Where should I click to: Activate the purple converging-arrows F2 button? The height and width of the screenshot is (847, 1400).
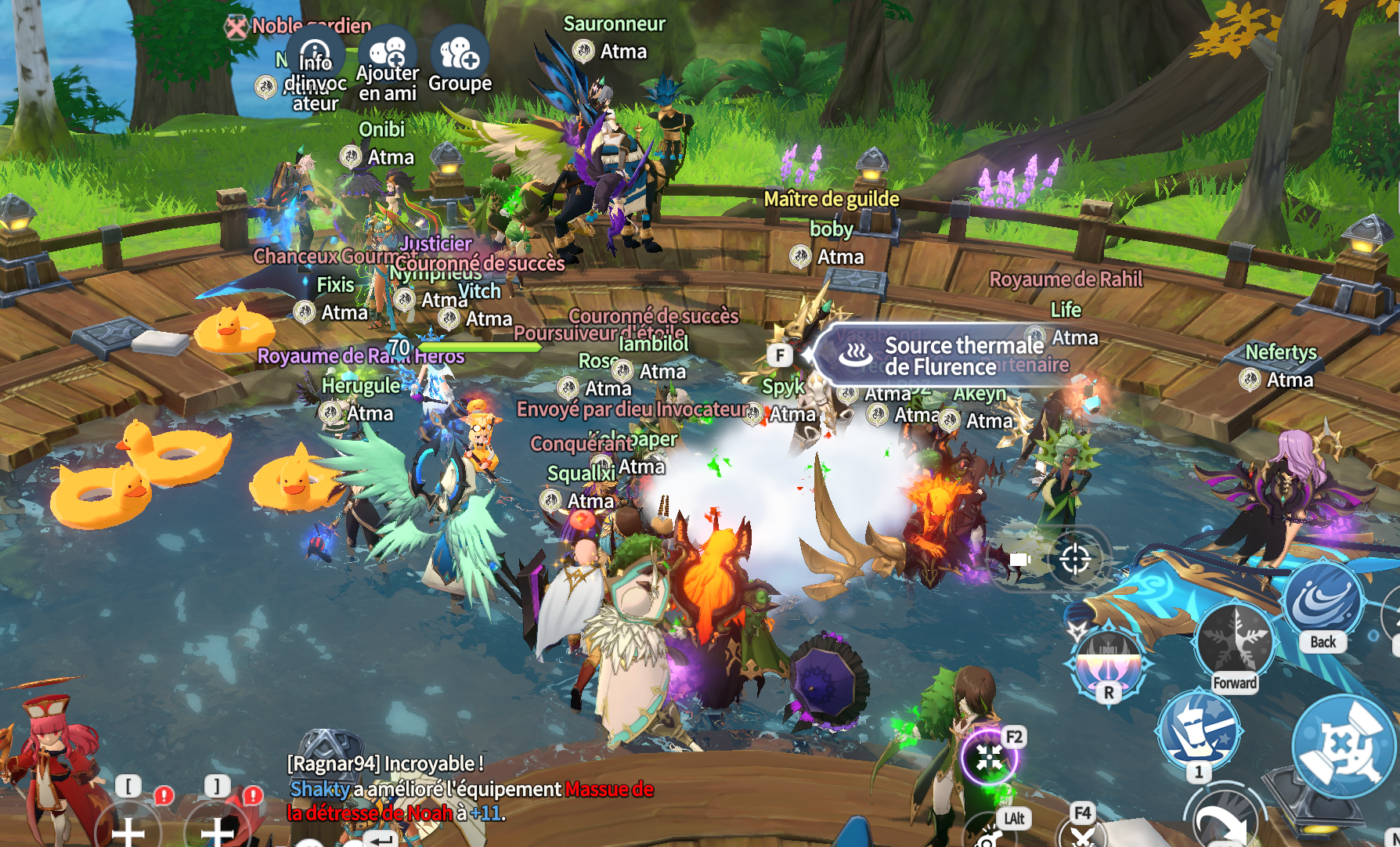tap(989, 757)
